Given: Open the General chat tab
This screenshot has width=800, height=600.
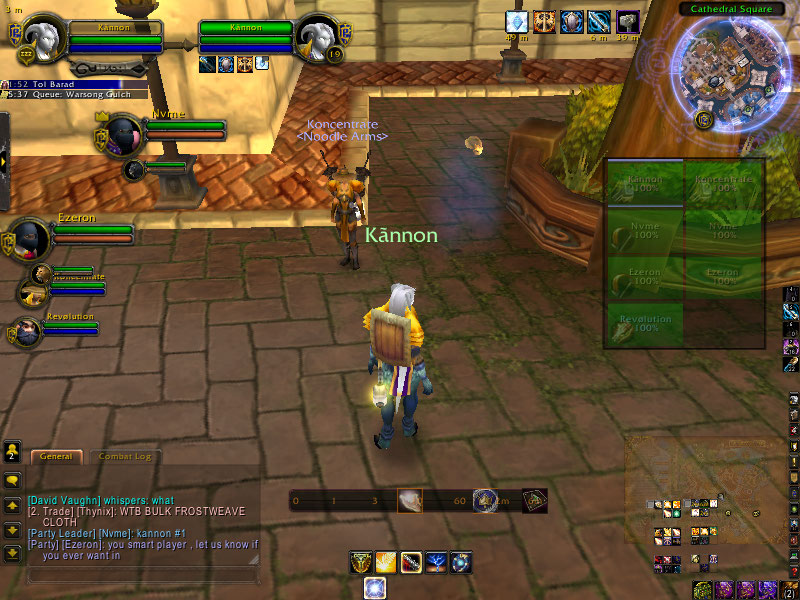Looking at the screenshot, I should [56, 456].
